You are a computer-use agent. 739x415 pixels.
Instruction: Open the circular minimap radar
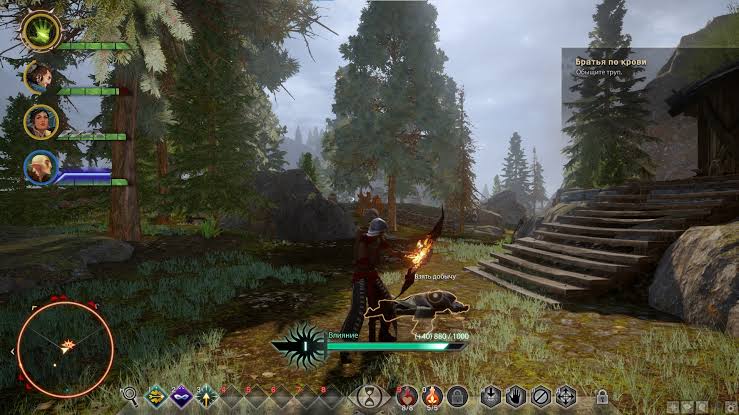pyautogui.click(x=66, y=349)
